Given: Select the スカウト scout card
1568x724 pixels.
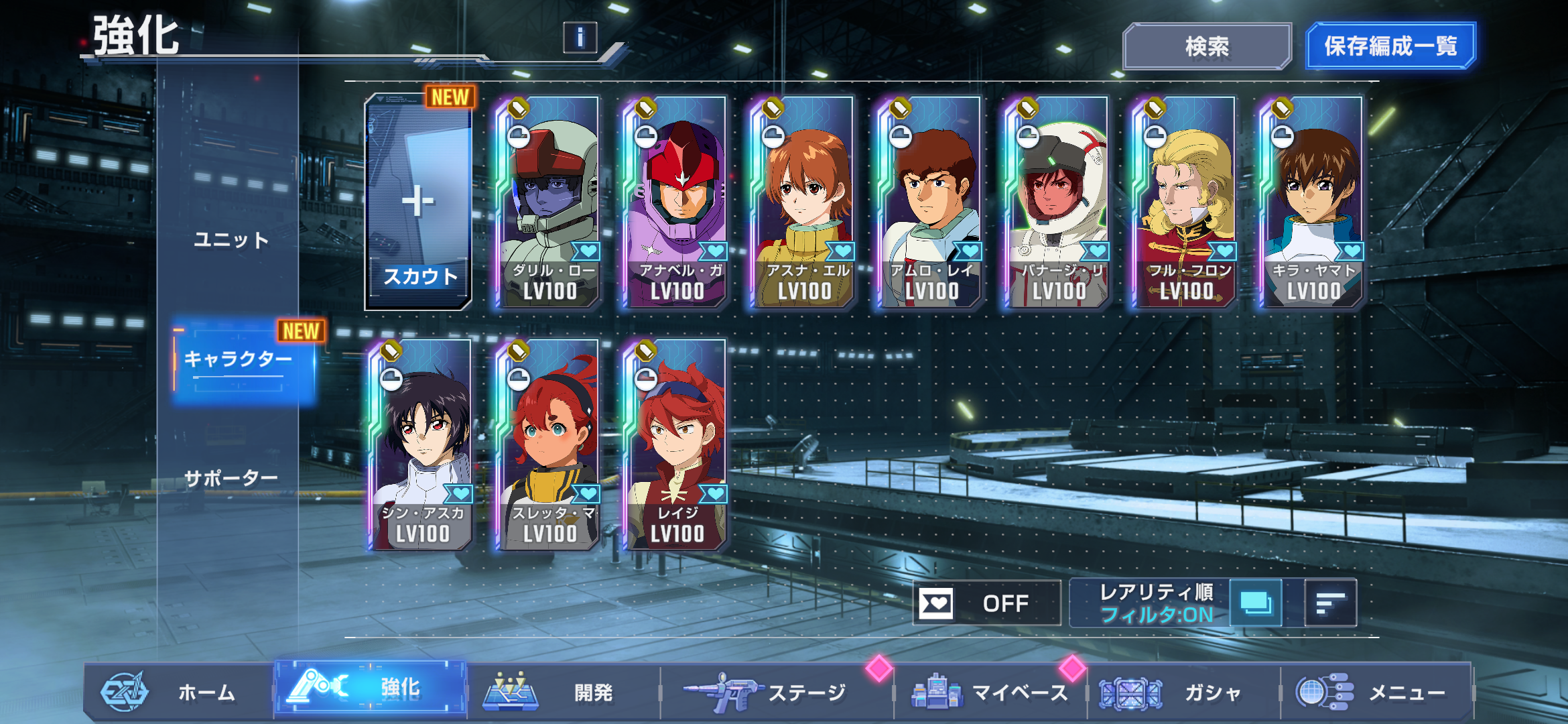Looking at the screenshot, I should [418, 202].
